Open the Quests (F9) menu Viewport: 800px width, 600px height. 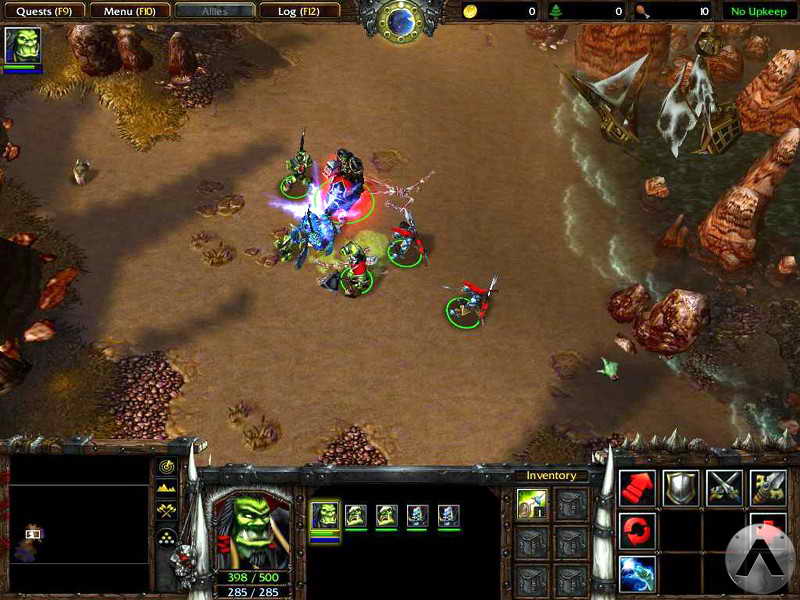(x=42, y=11)
